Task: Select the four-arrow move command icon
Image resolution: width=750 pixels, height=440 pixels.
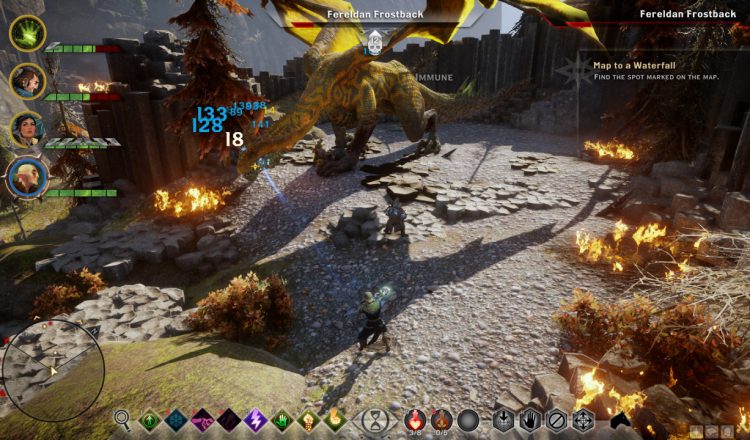Action: [x=583, y=420]
